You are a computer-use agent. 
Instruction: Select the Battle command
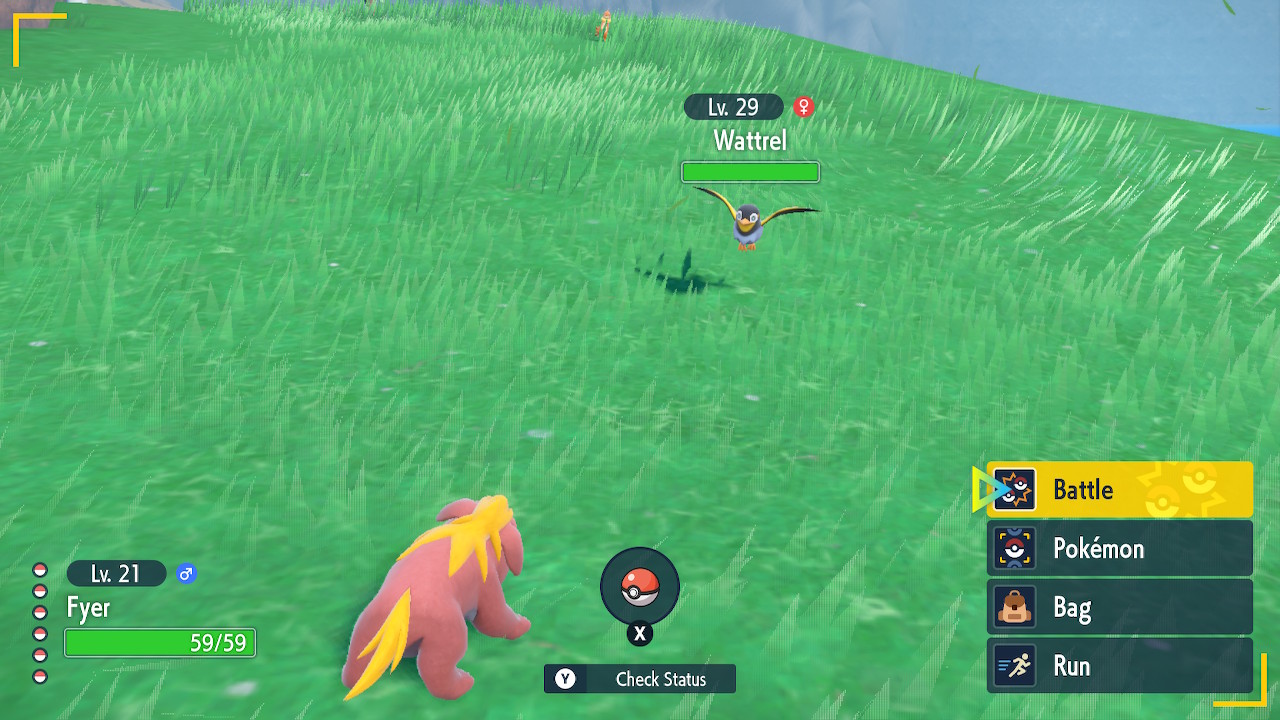[1119, 490]
